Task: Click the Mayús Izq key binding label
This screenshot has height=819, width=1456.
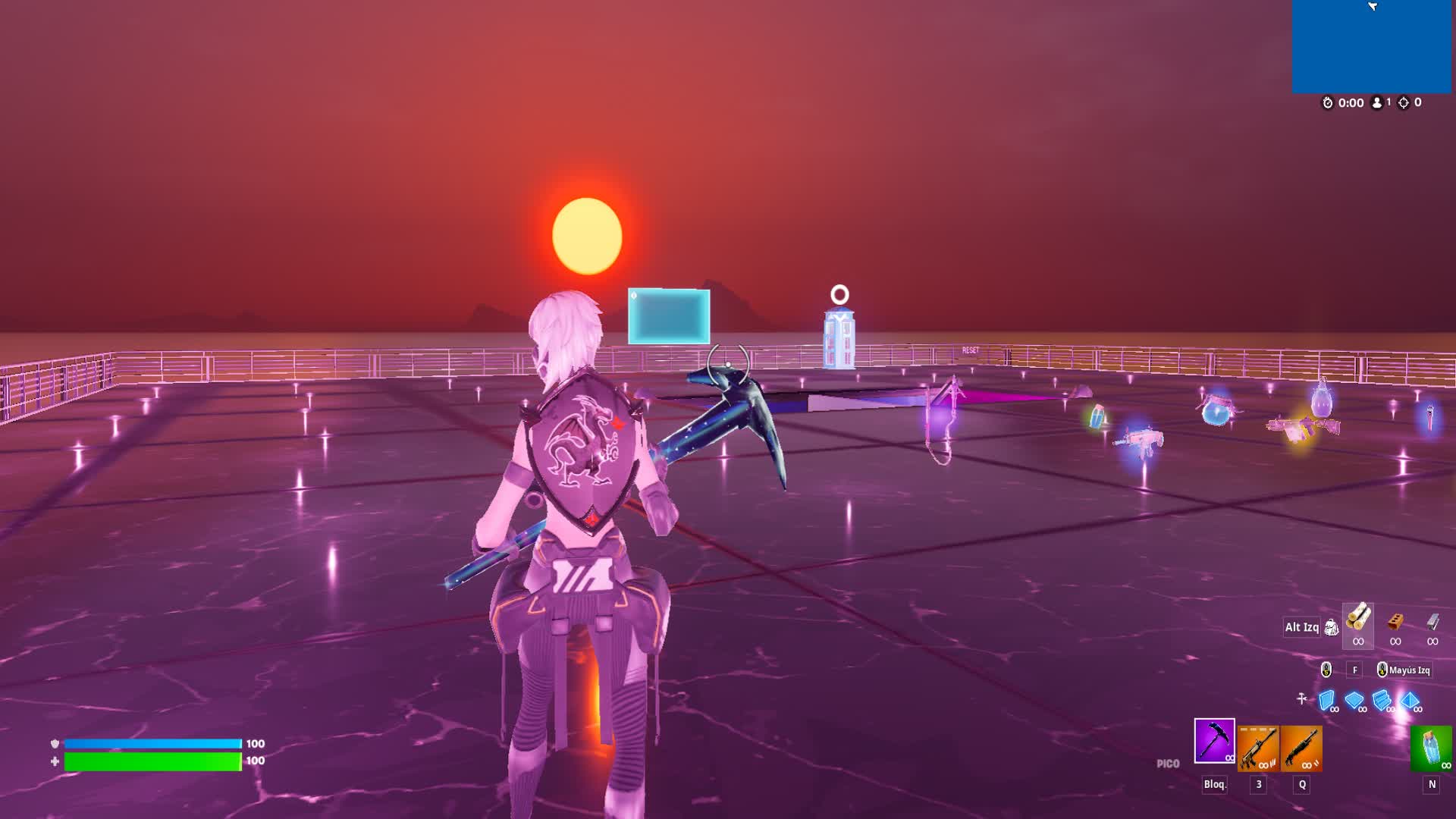Action: click(x=1409, y=670)
